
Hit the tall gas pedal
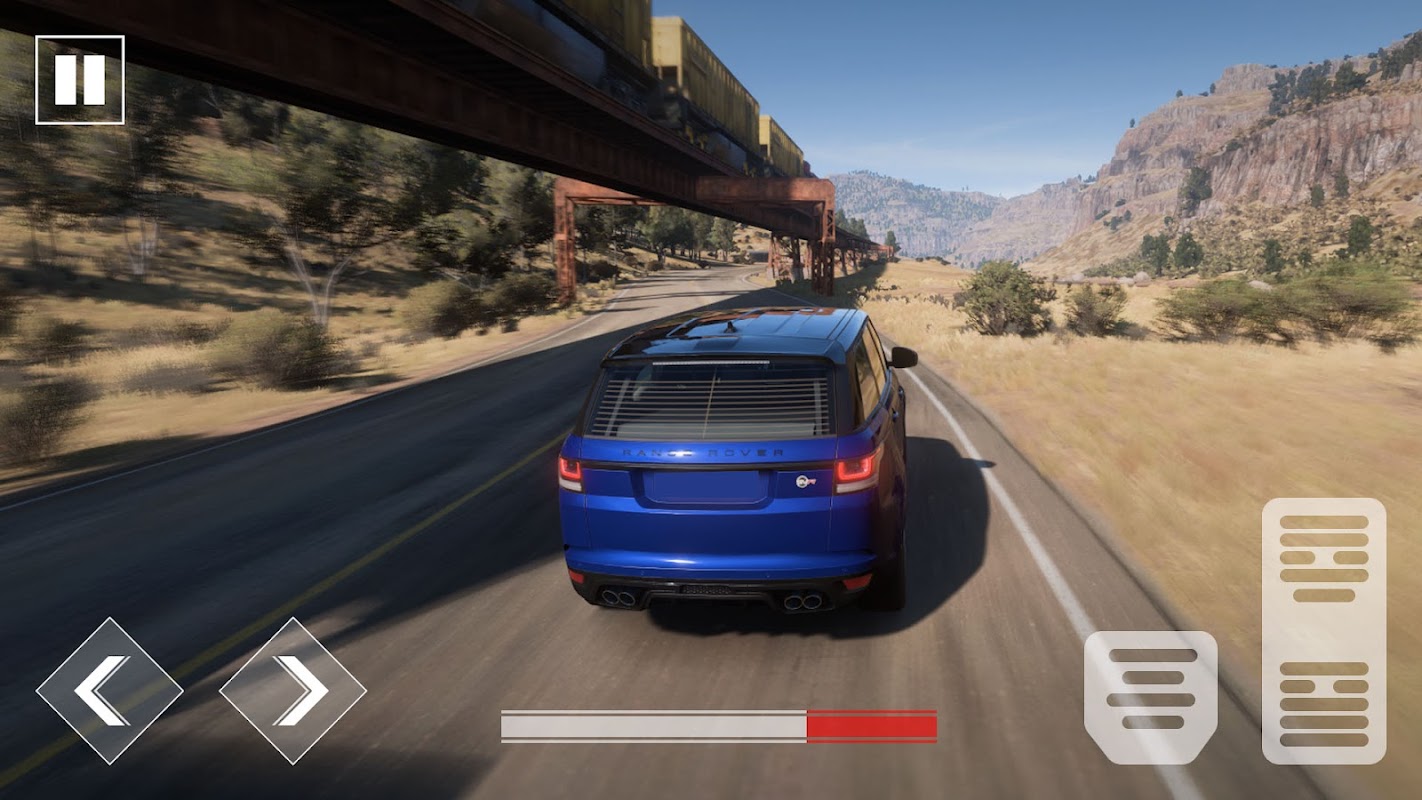1324,631
